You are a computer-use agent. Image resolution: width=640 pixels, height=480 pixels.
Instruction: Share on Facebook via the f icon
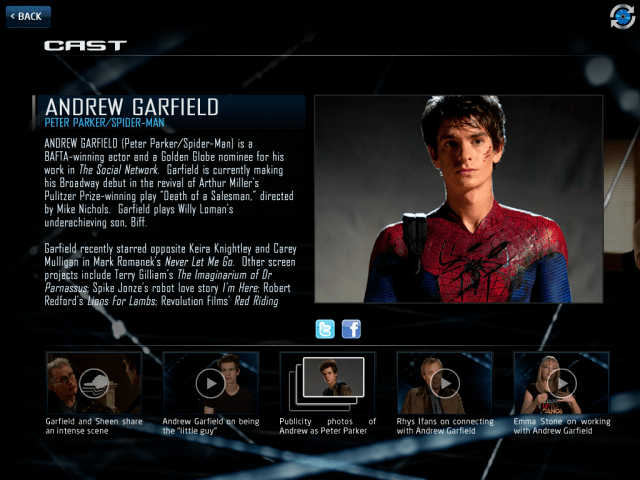click(x=351, y=329)
